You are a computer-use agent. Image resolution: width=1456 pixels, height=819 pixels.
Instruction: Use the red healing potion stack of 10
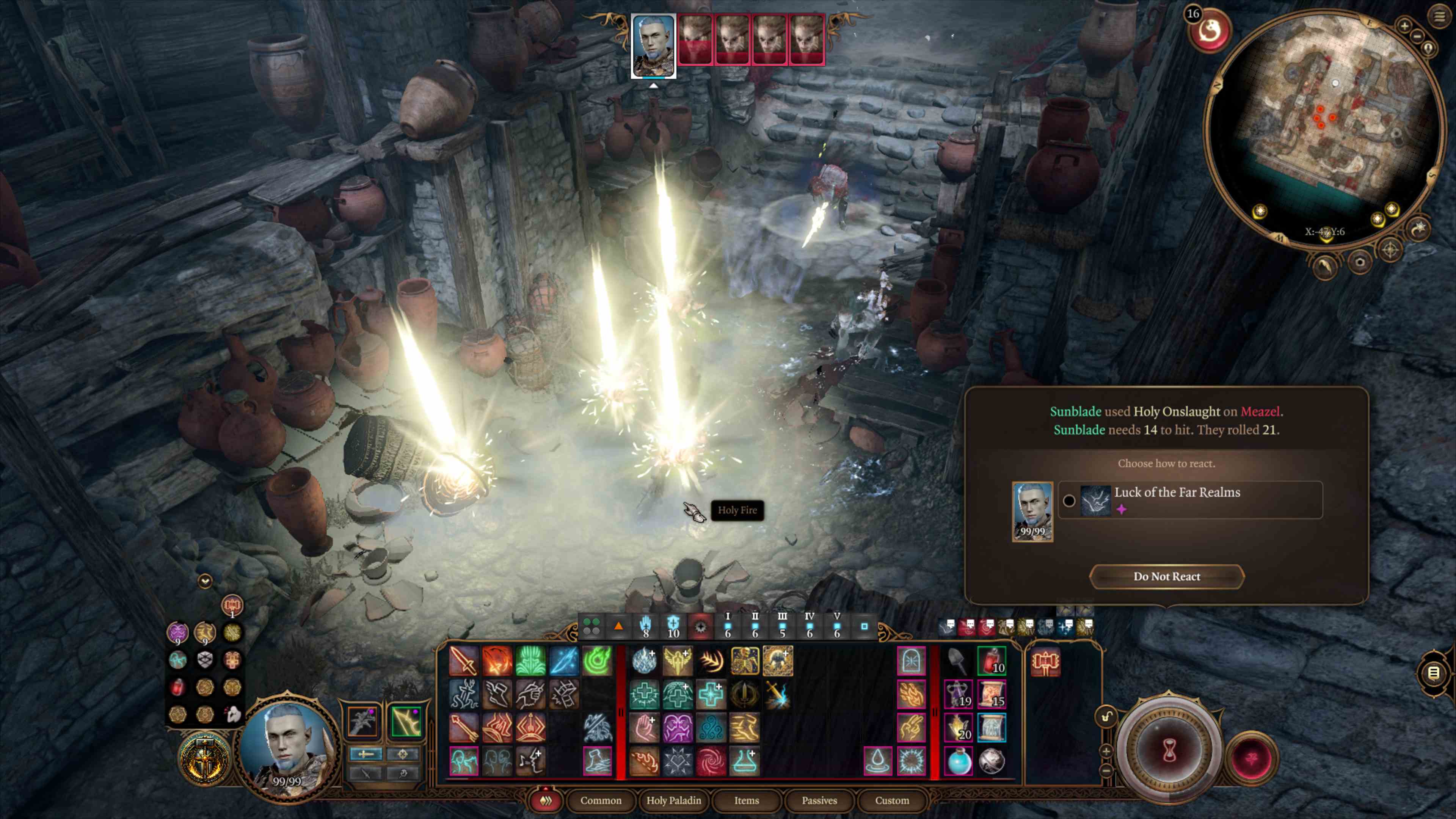[x=992, y=661]
